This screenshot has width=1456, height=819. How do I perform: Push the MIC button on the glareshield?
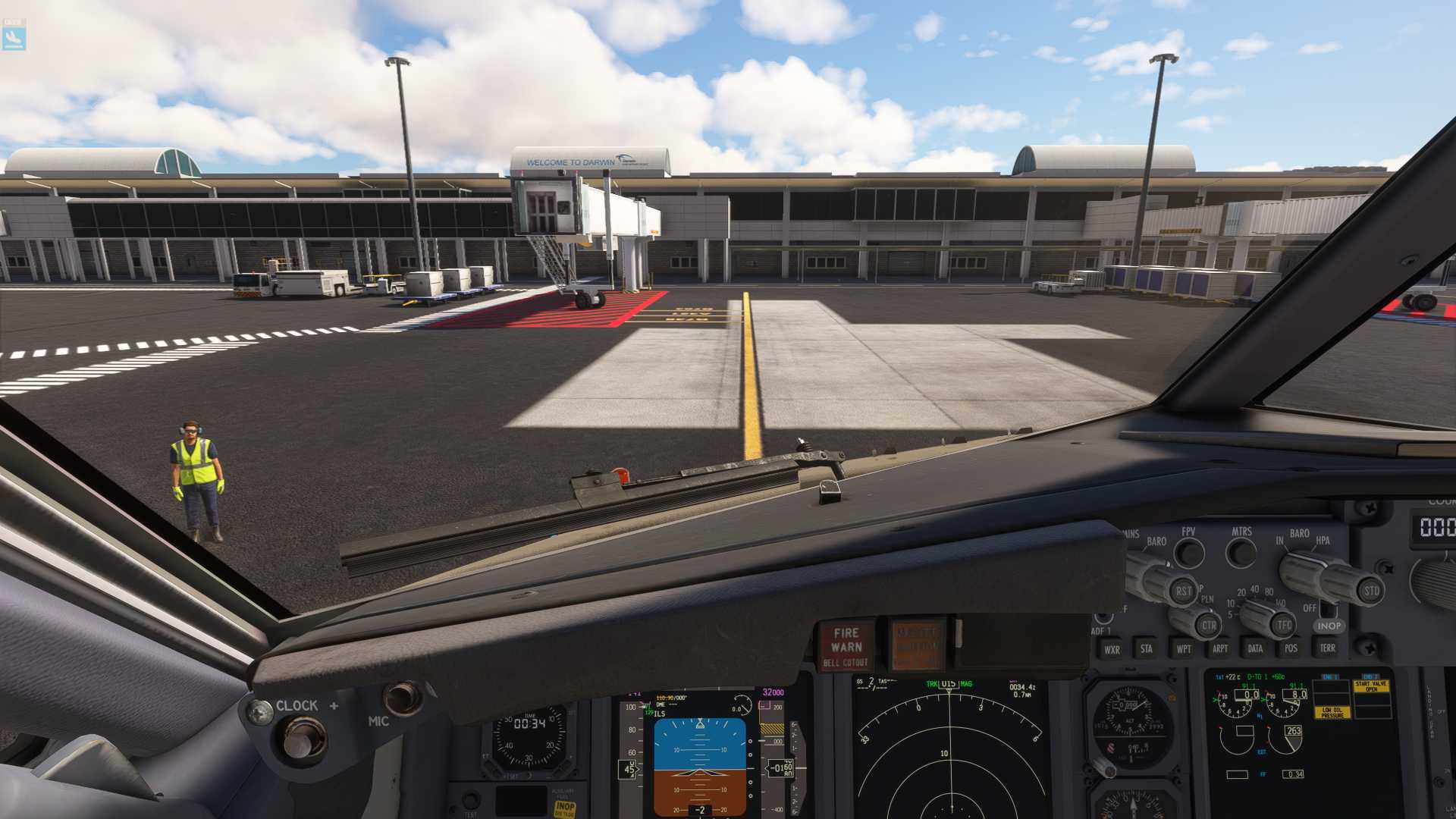tap(402, 698)
